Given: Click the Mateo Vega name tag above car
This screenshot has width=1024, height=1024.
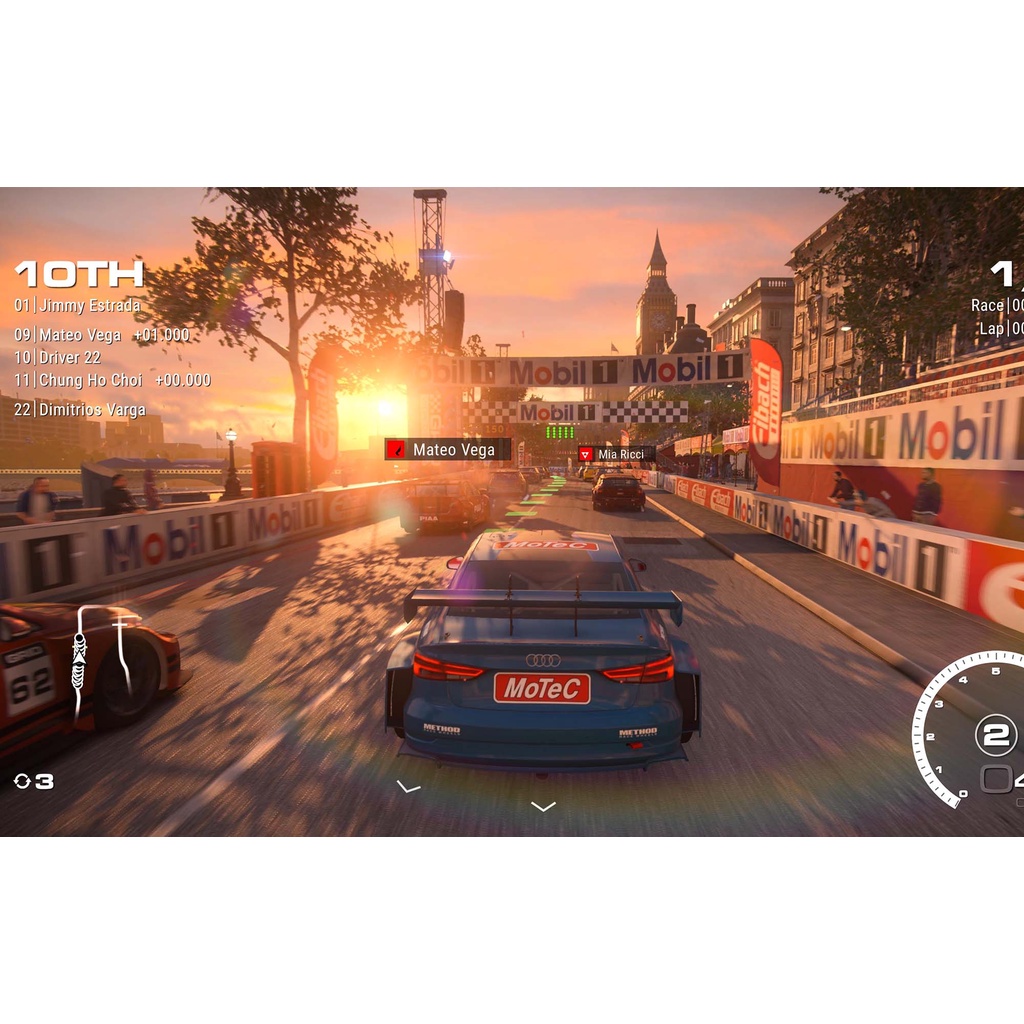Looking at the screenshot, I should tap(448, 450).
